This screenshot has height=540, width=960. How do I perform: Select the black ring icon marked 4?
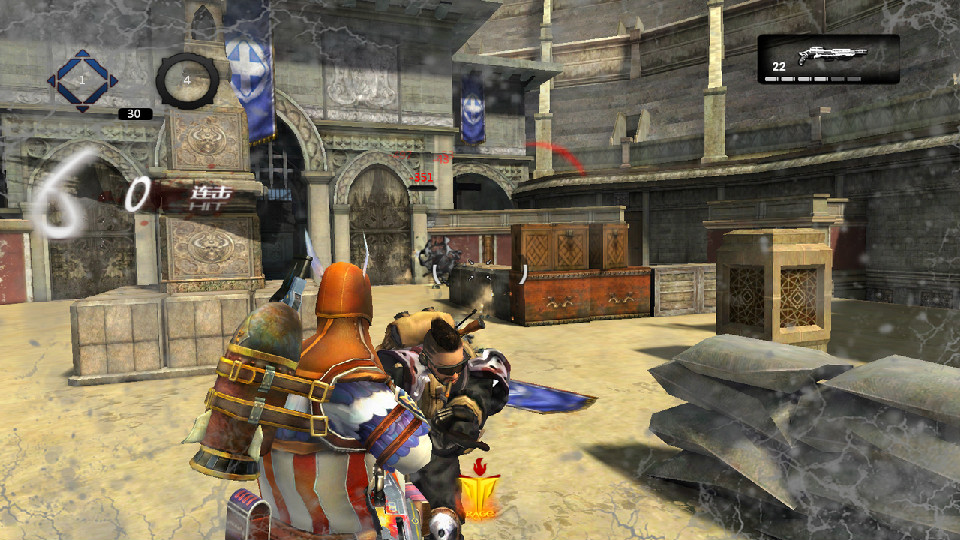(x=187, y=79)
